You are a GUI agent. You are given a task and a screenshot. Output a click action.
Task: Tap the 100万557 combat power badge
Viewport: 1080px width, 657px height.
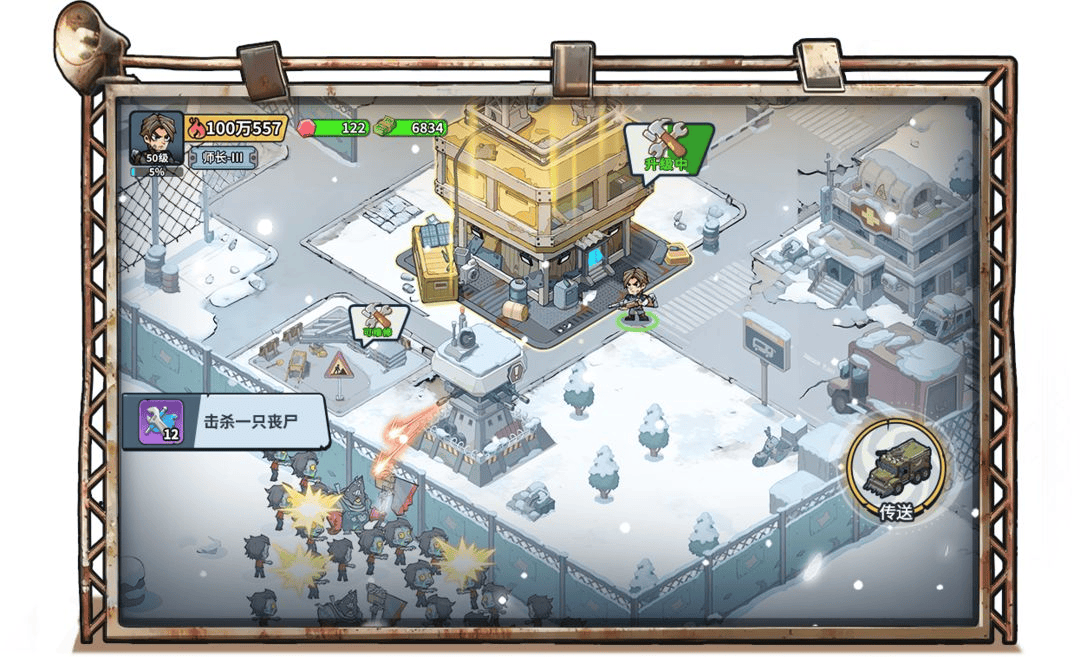coord(237,128)
